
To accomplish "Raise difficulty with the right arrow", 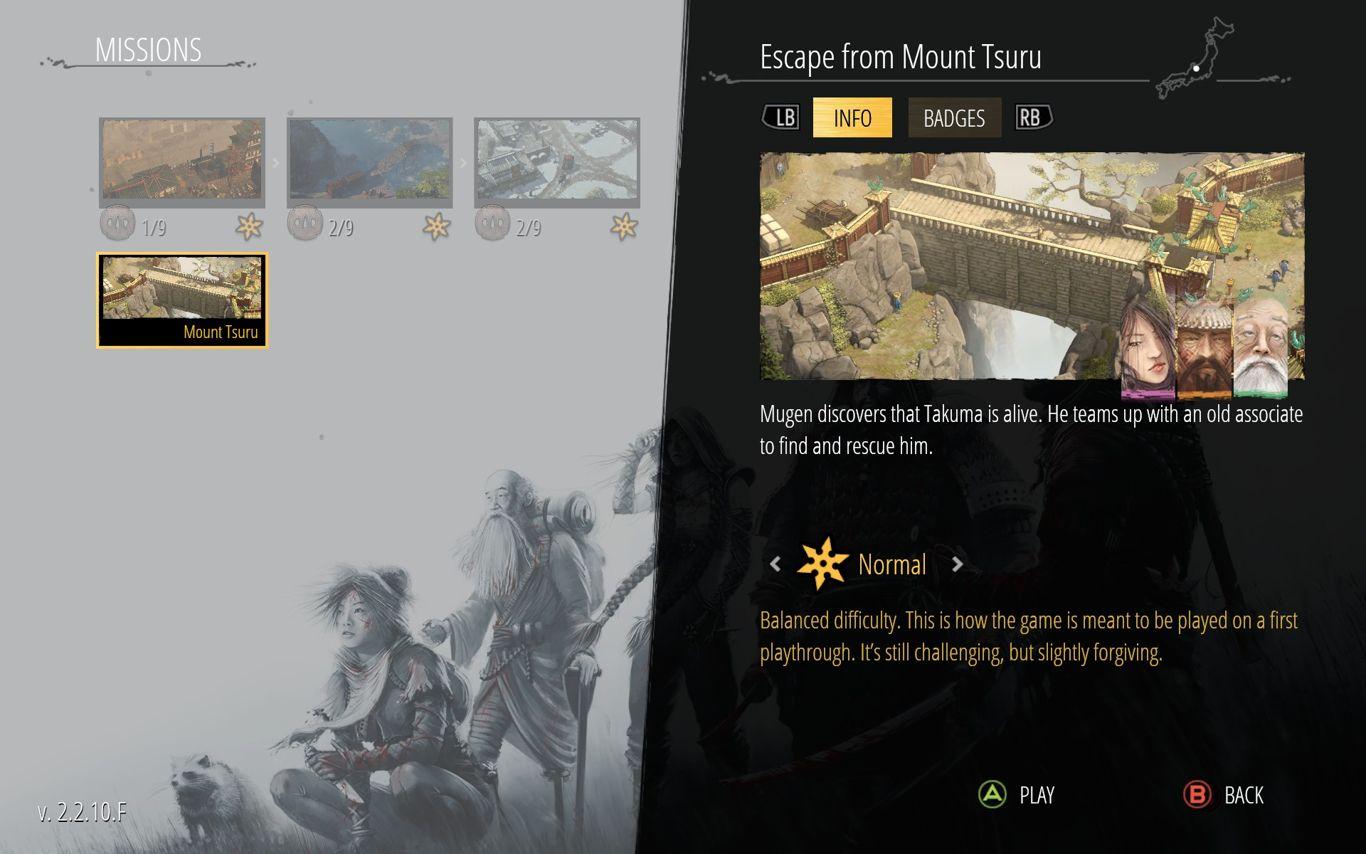I will pyautogui.click(x=957, y=564).
